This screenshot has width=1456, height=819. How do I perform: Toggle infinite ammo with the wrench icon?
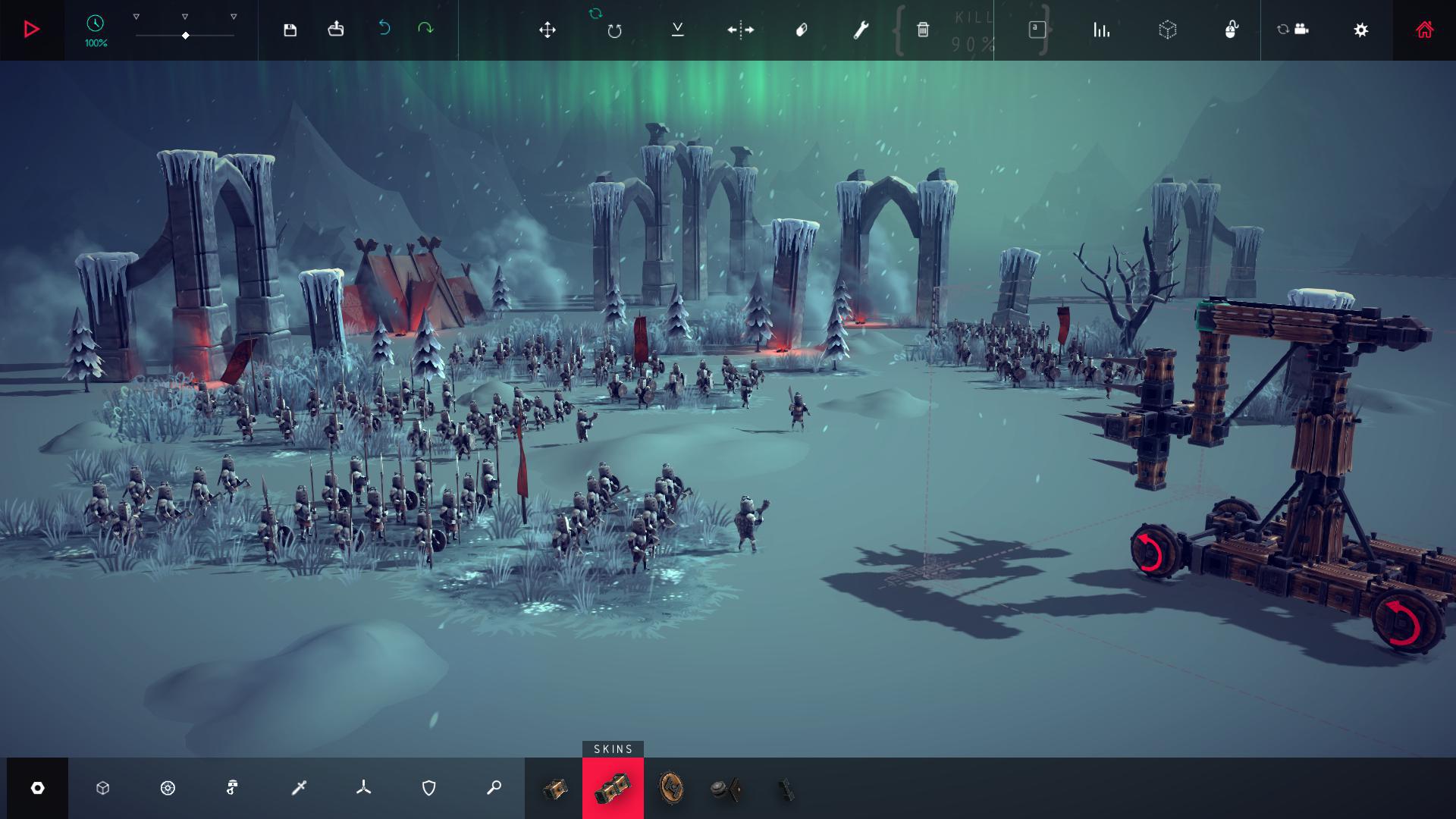[861, 30]
